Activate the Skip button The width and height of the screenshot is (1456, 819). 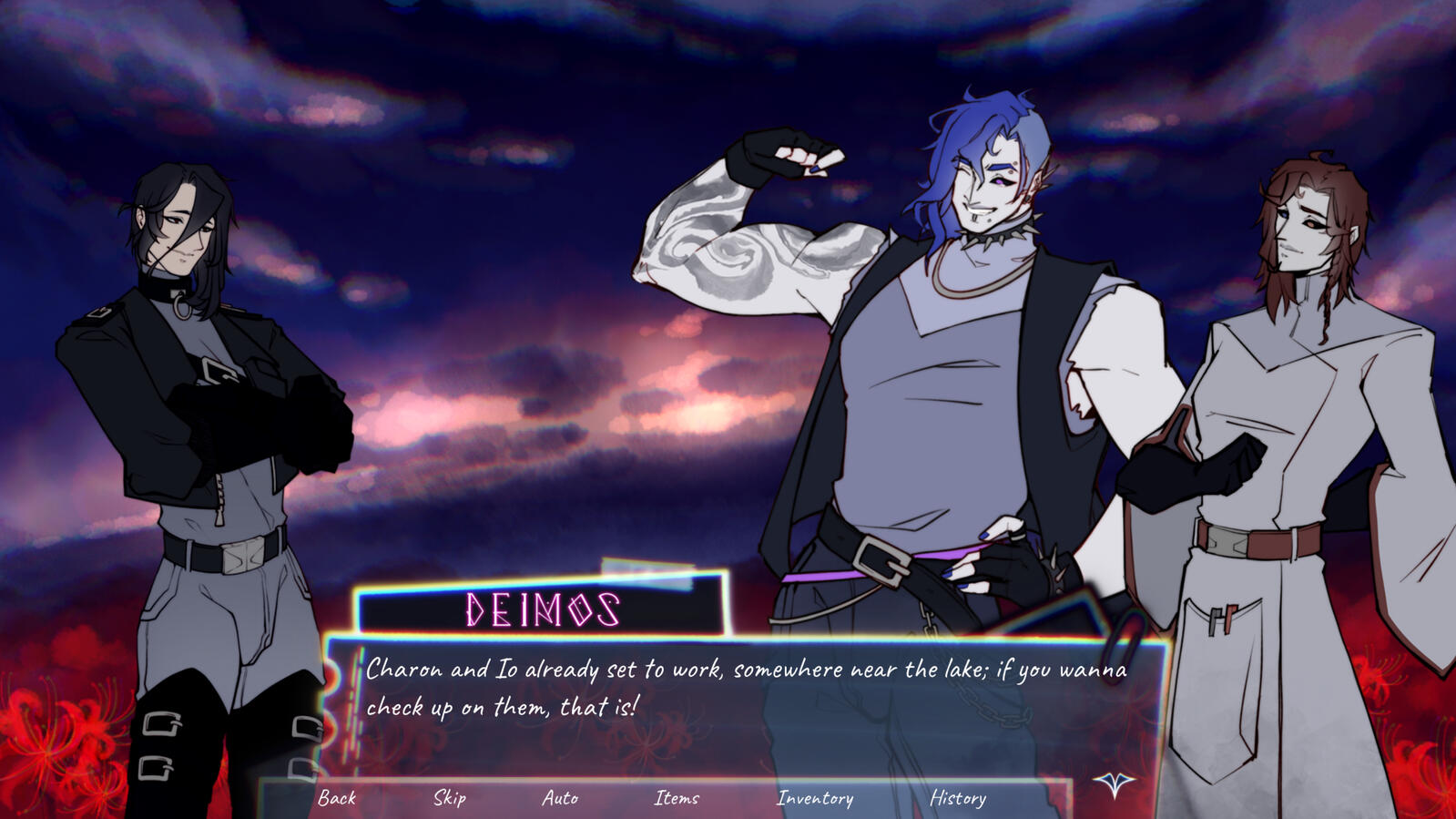tap(450, 798)
